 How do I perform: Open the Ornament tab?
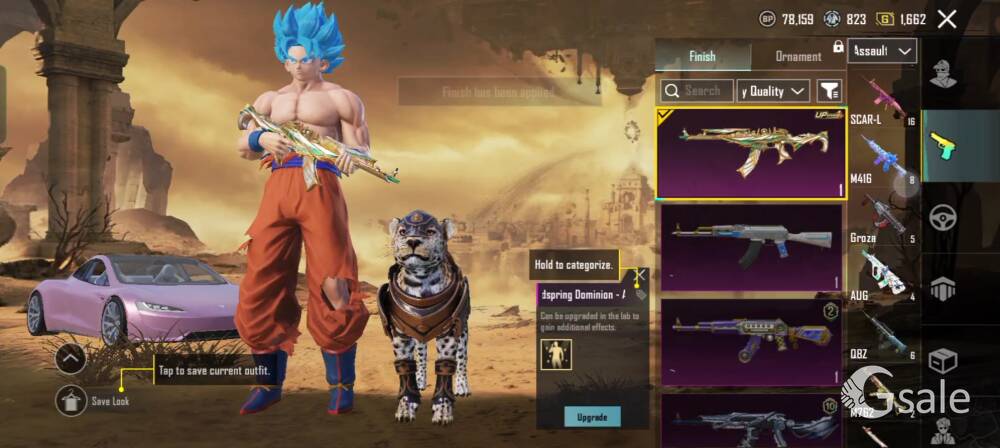coord(798,56)
